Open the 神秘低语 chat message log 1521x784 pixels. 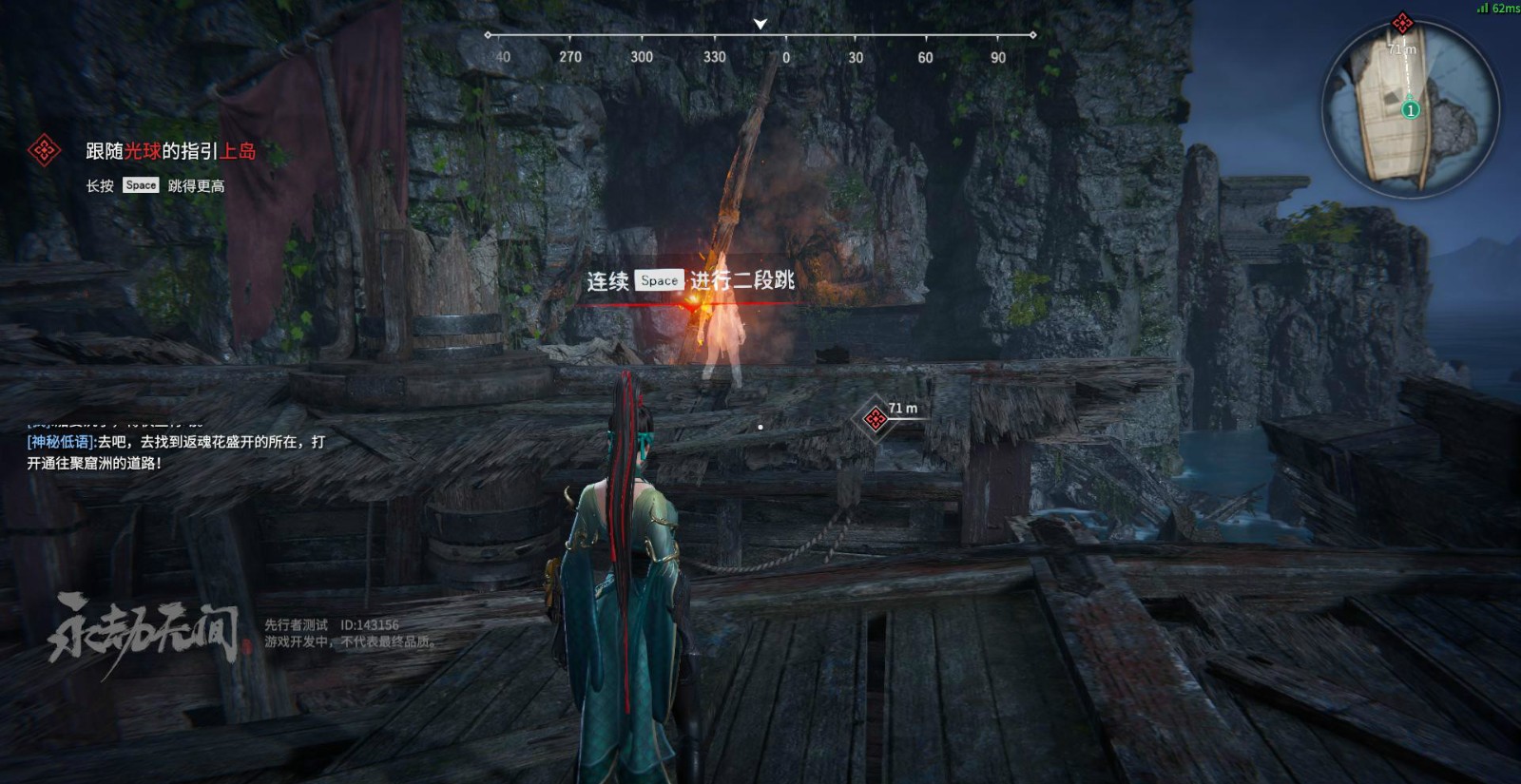point(176,452)
